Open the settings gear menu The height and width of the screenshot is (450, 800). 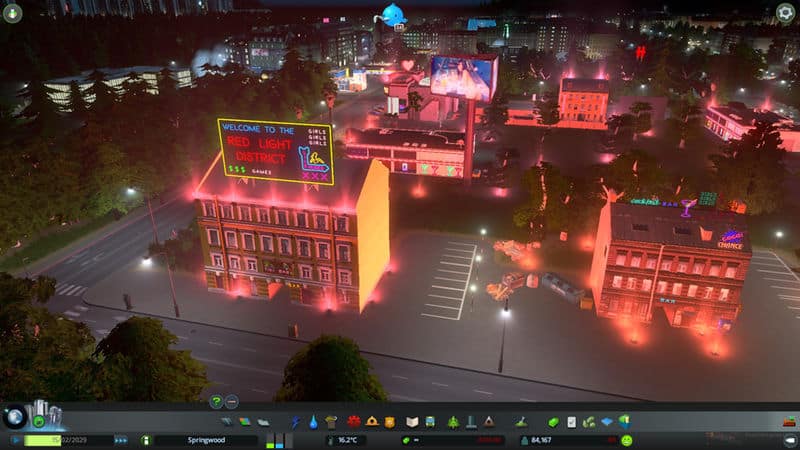(787, 13)
